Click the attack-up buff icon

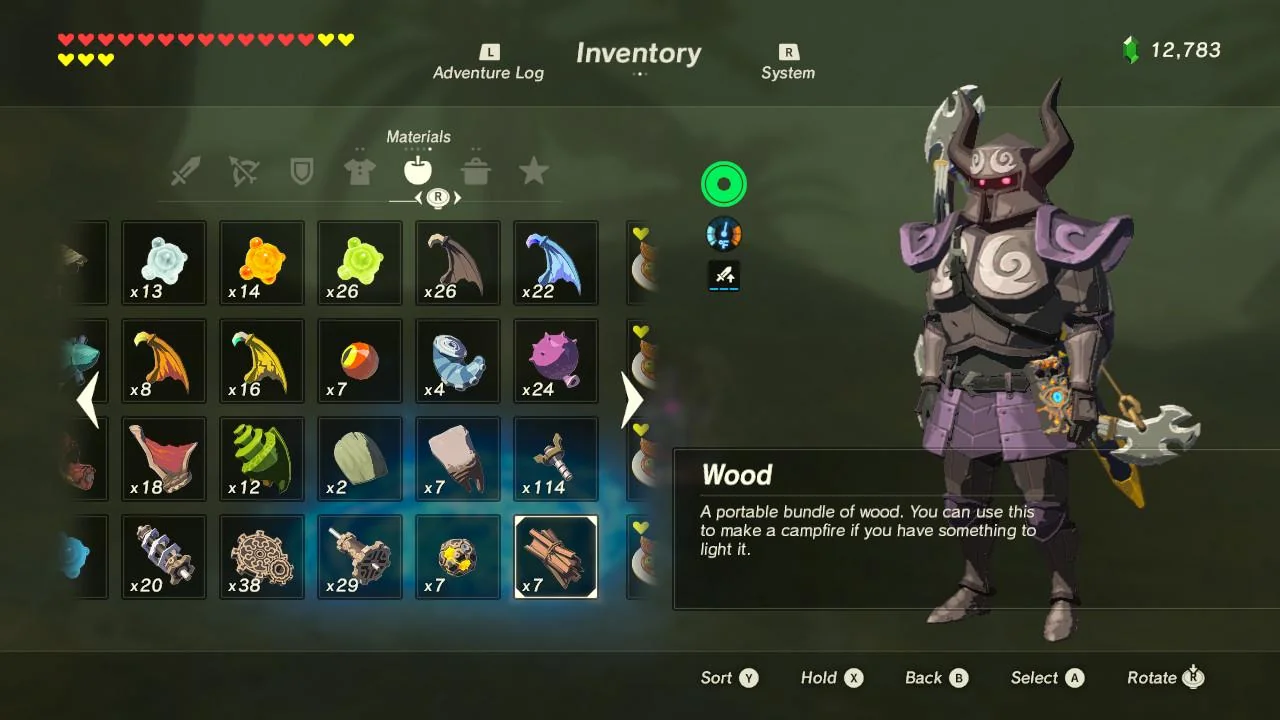click(x=723, y=276)
